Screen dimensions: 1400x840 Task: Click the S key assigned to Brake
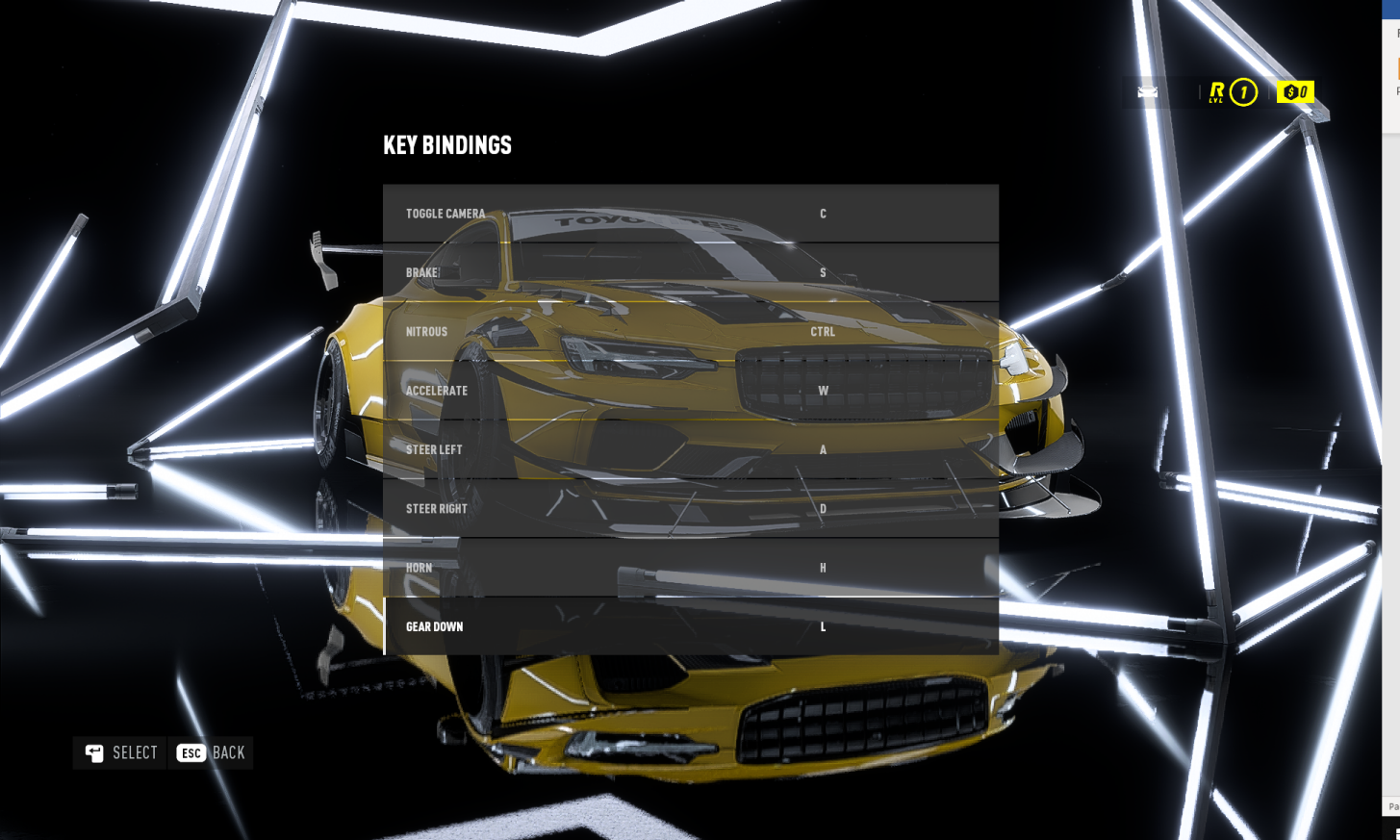point(823,272)
